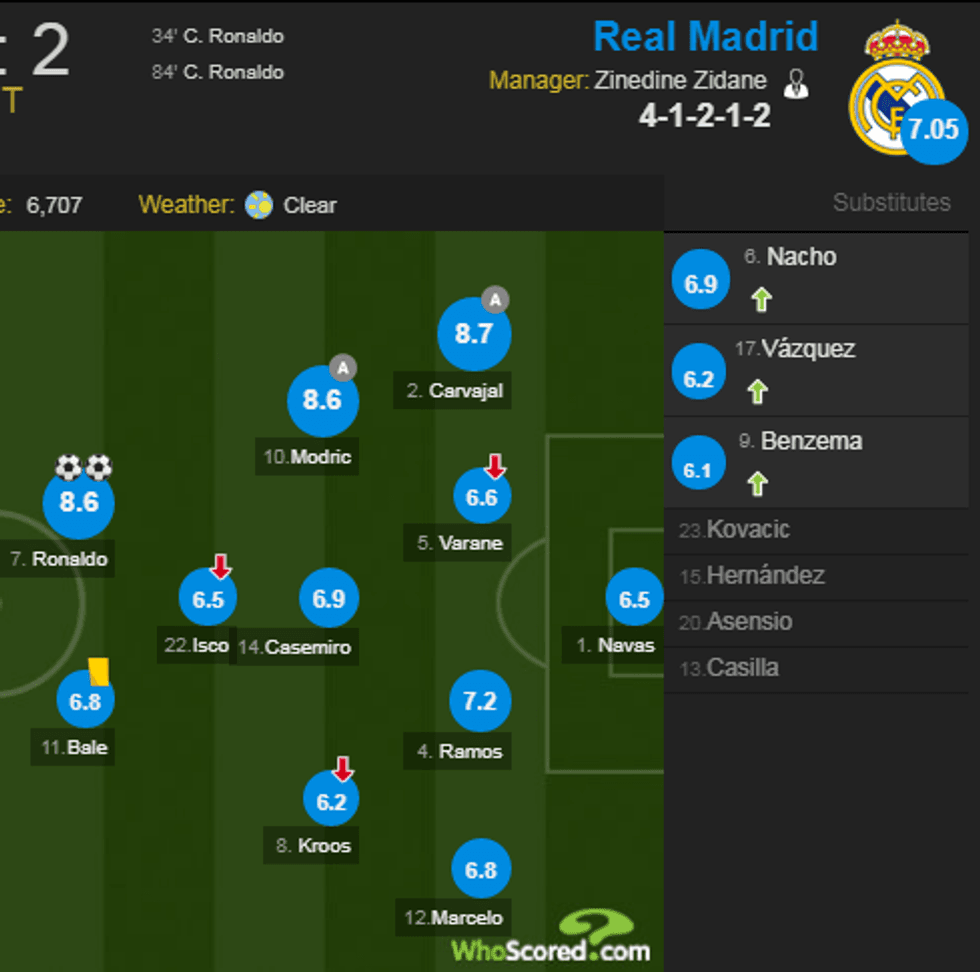Choose Casilla in the substitutes list
This screenshot has height=972, width=980.
click(x=742, y=667)
